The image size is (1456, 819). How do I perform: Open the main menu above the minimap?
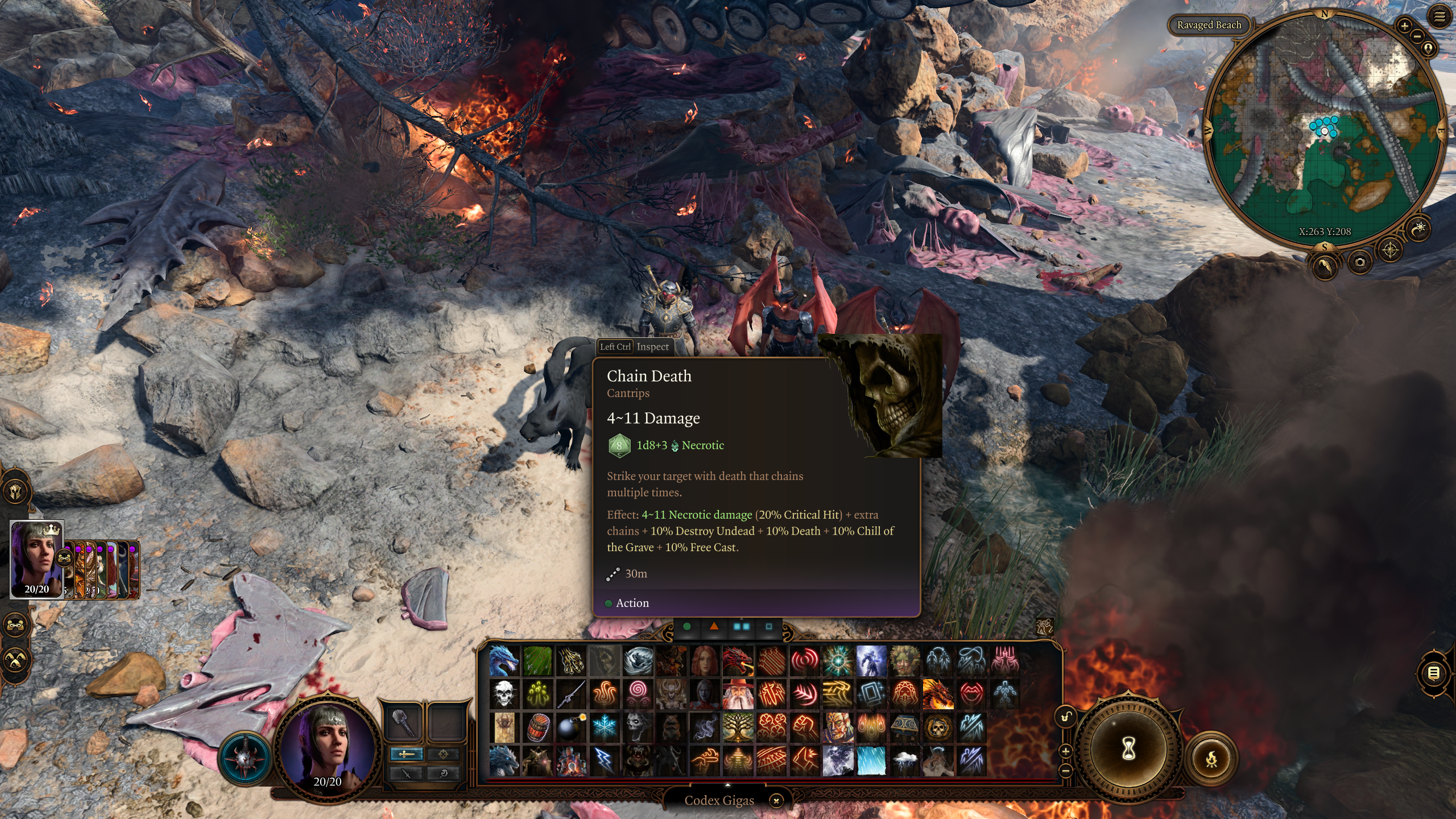pyautogui.click(x=1439, y=17)
